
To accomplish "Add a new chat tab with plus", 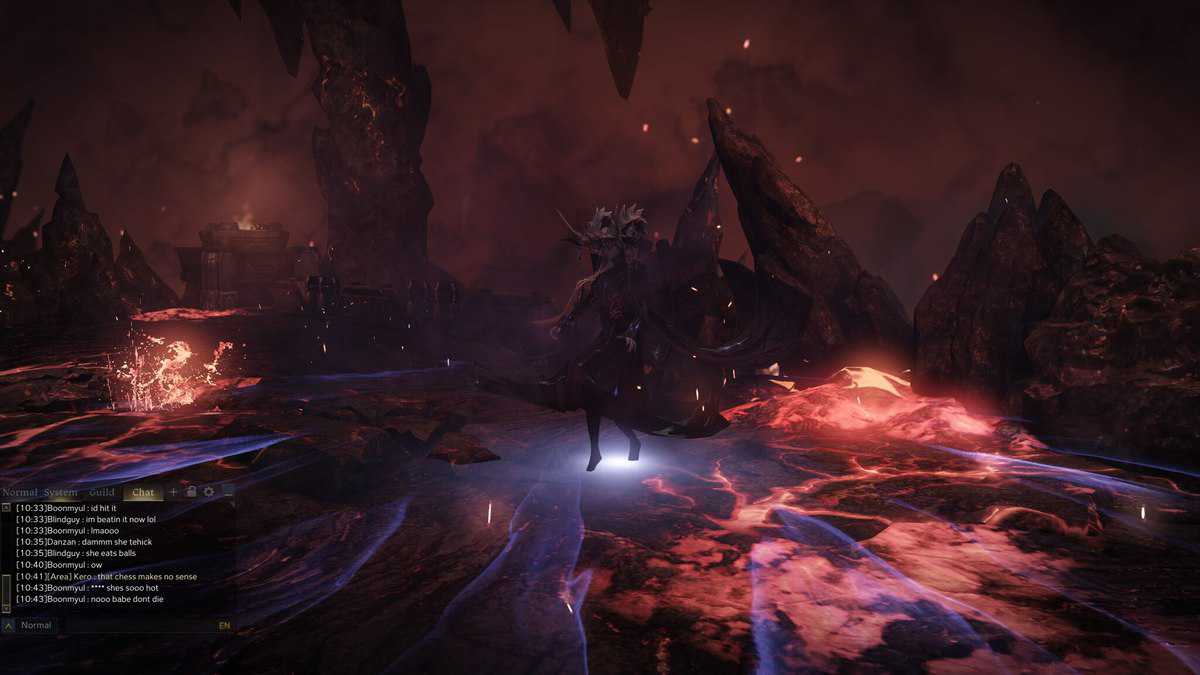I will click(x=173, y=492).
